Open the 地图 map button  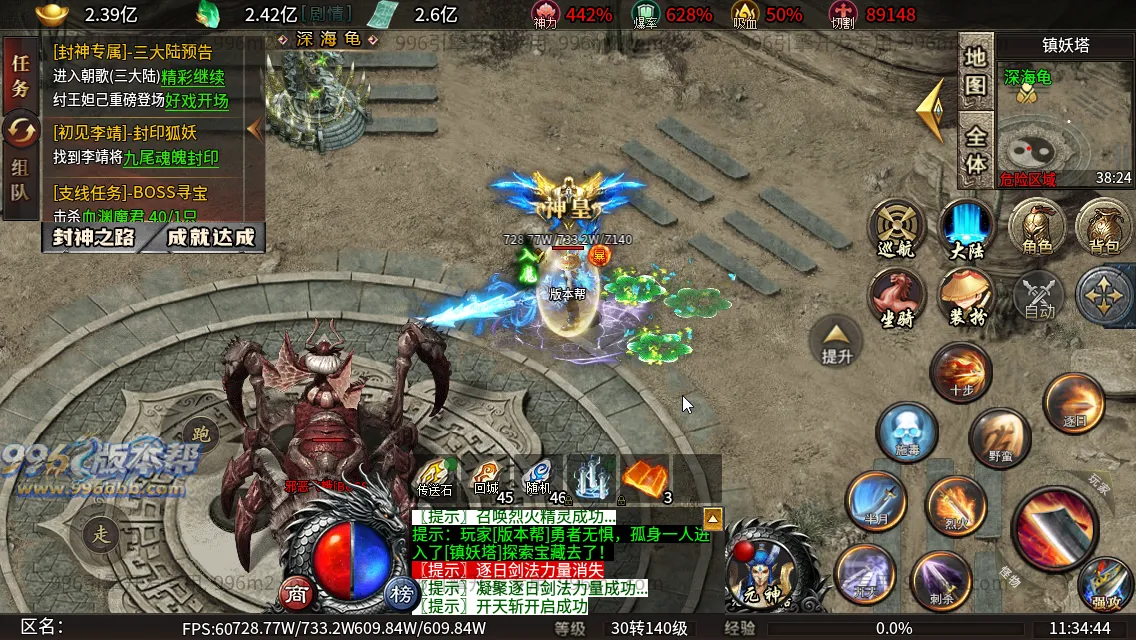975,72
